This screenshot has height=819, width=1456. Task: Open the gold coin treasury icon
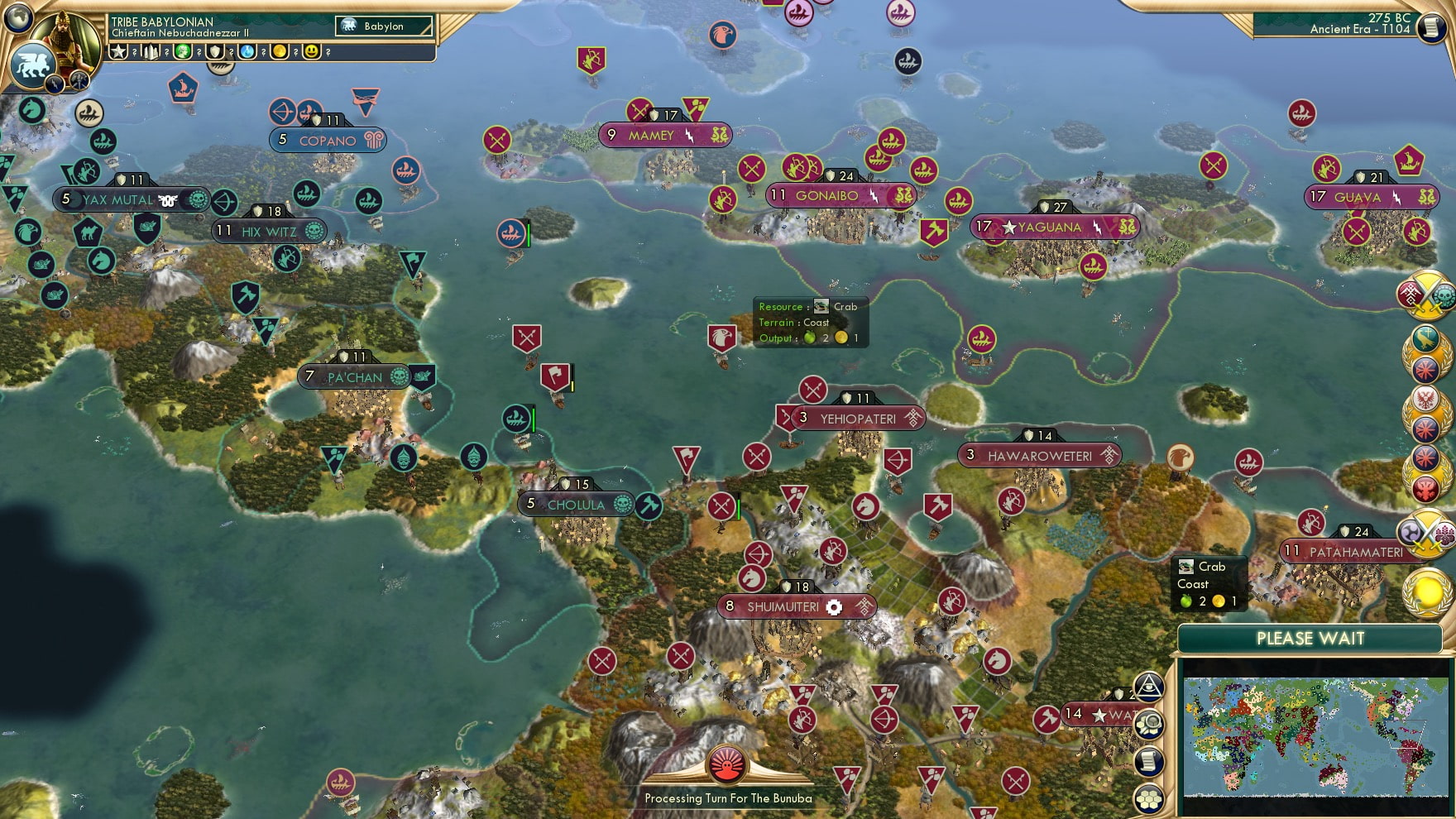tap(280, 52)
